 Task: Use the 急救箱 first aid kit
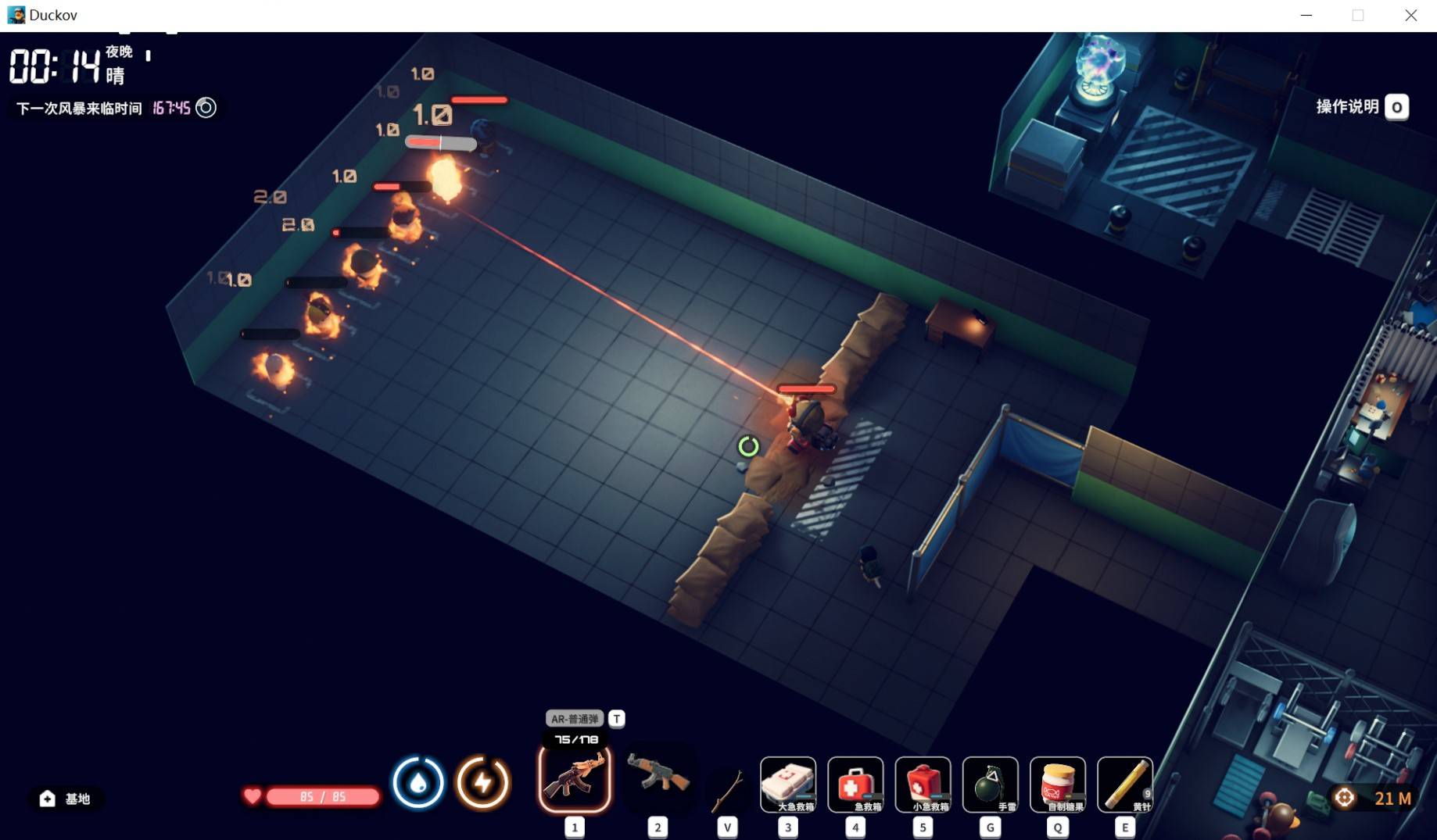[855, 784]
